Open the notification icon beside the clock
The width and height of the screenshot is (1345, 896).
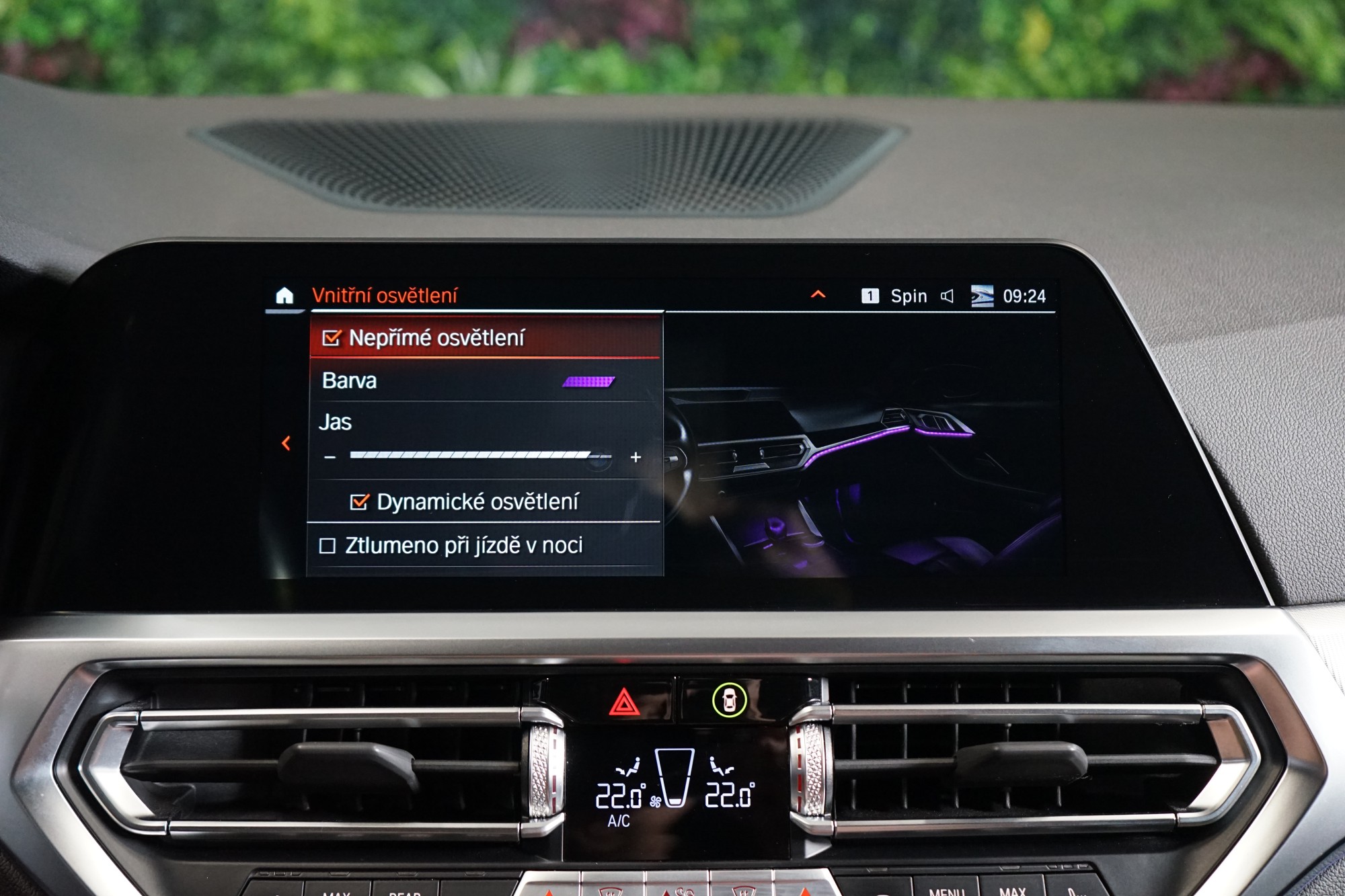[982, 296]
